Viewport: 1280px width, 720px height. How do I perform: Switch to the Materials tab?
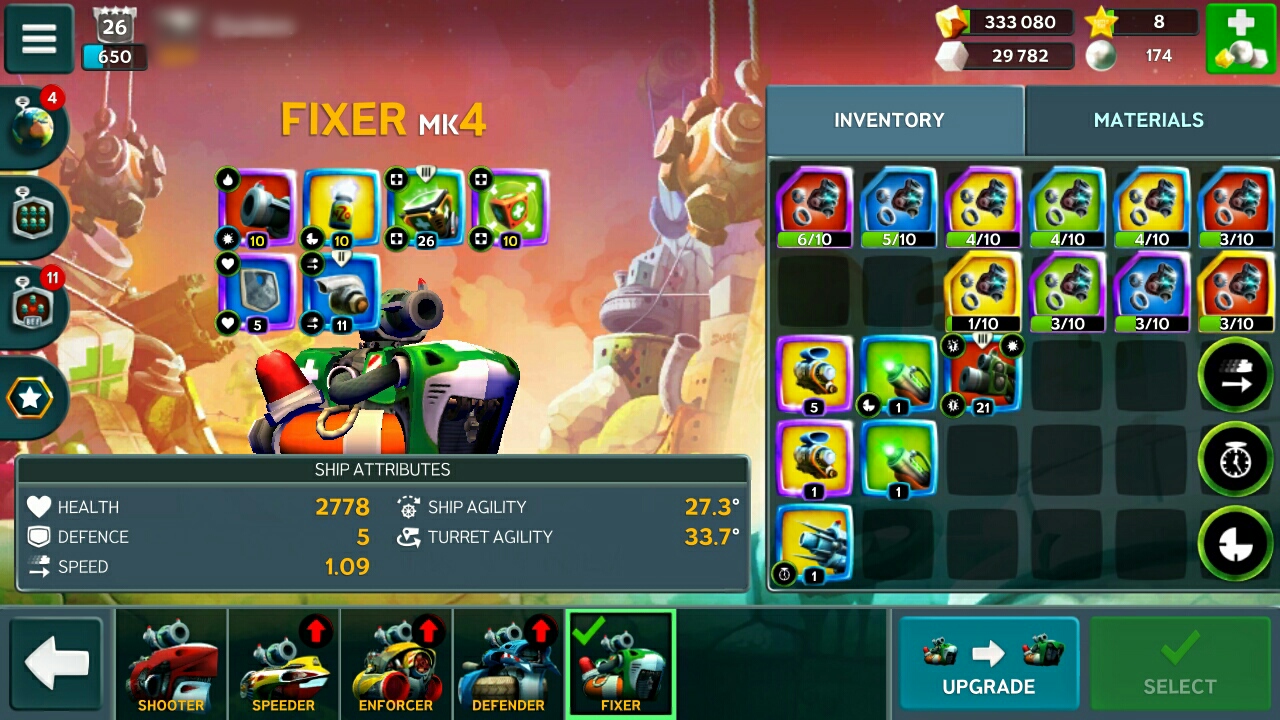tap(1148, 120)
